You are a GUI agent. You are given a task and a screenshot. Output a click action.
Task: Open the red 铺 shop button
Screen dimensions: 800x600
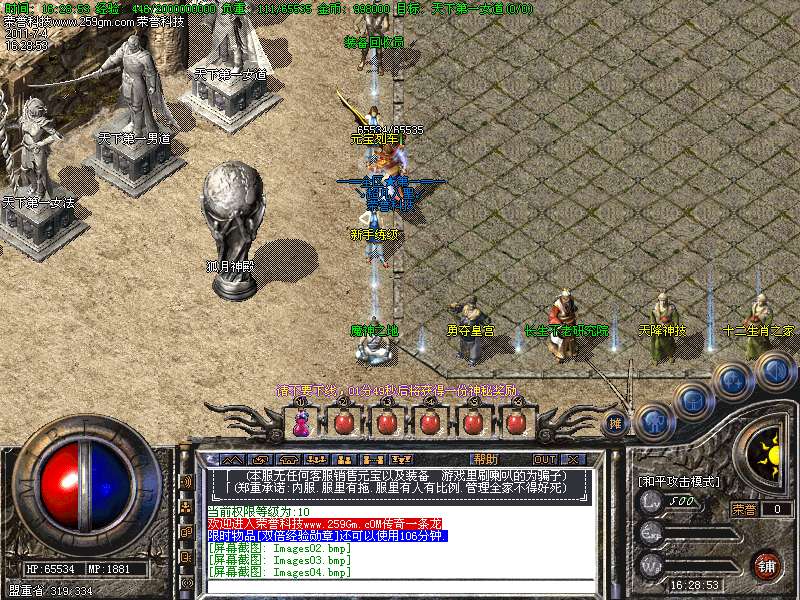point(765,565)
